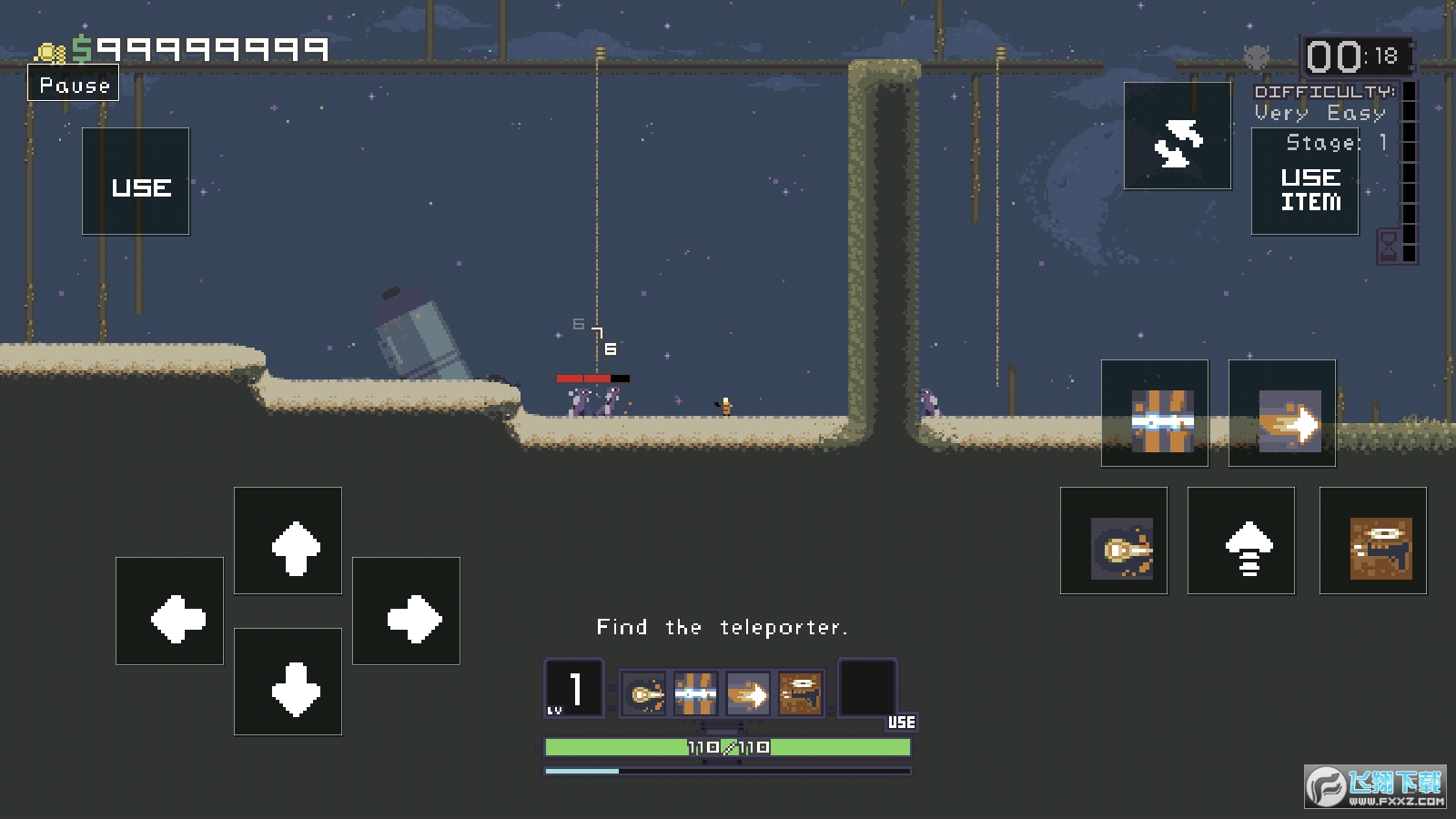Viewport: 1456px width, 819px height.
Task: Select the last gun skill in the bottom skill bar
Action: pyautogui.click(x=801, y=694)
